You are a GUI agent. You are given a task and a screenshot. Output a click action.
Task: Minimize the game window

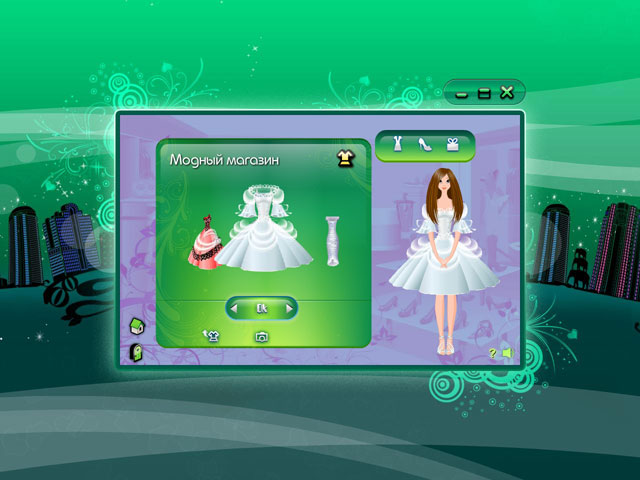(462, 93)
